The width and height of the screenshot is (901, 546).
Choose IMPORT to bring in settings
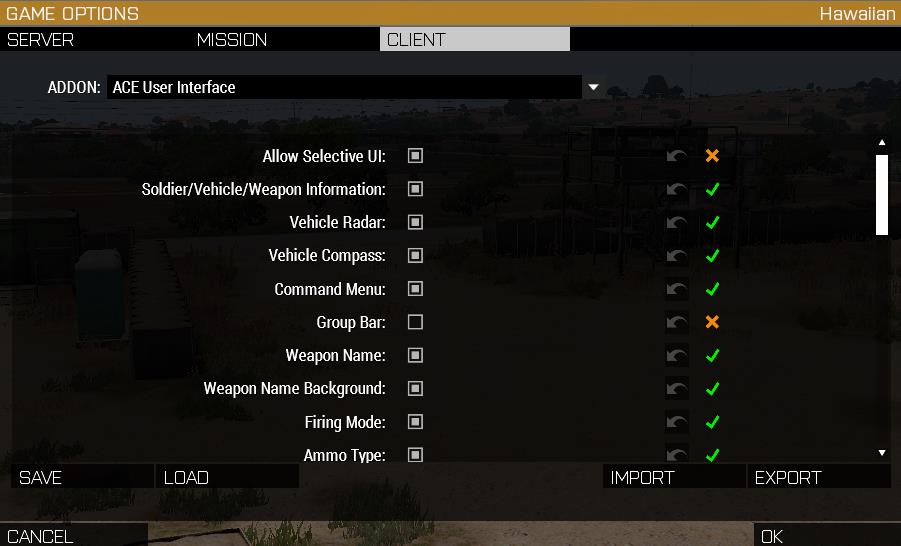click(642, 478)
